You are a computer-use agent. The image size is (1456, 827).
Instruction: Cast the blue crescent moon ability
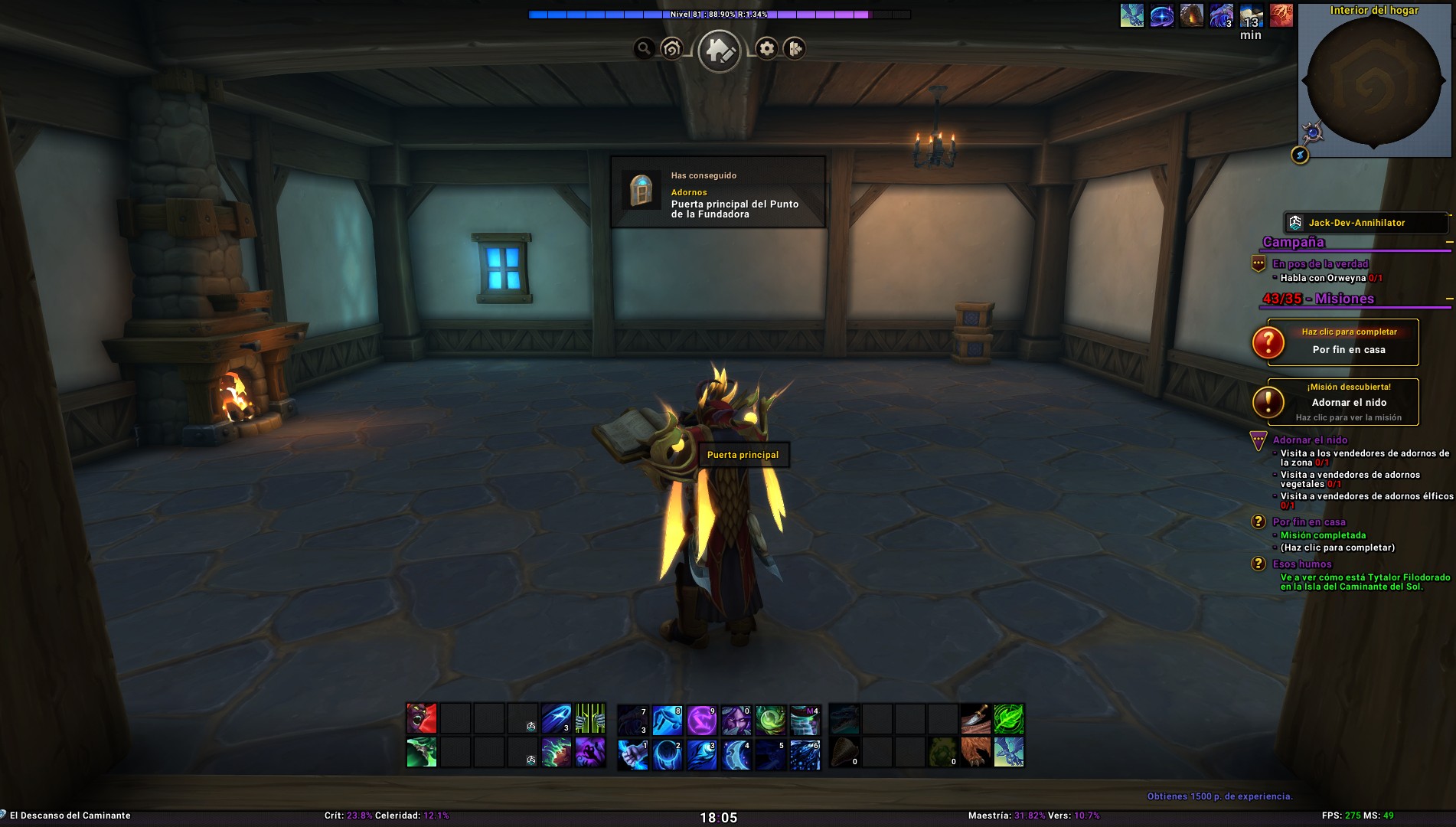[736, 754]
